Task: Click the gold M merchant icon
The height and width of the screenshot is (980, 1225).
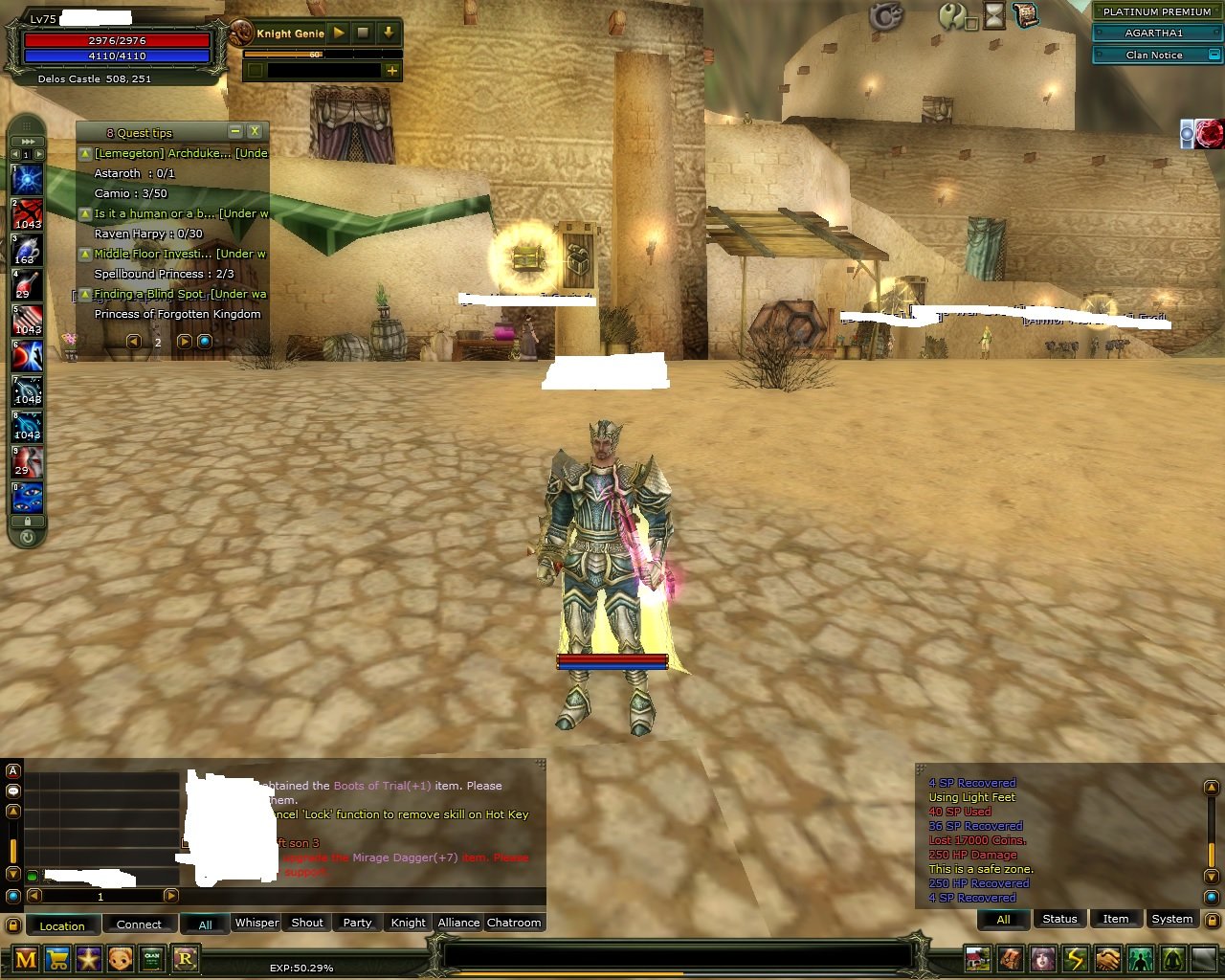Action: [25, 958]
